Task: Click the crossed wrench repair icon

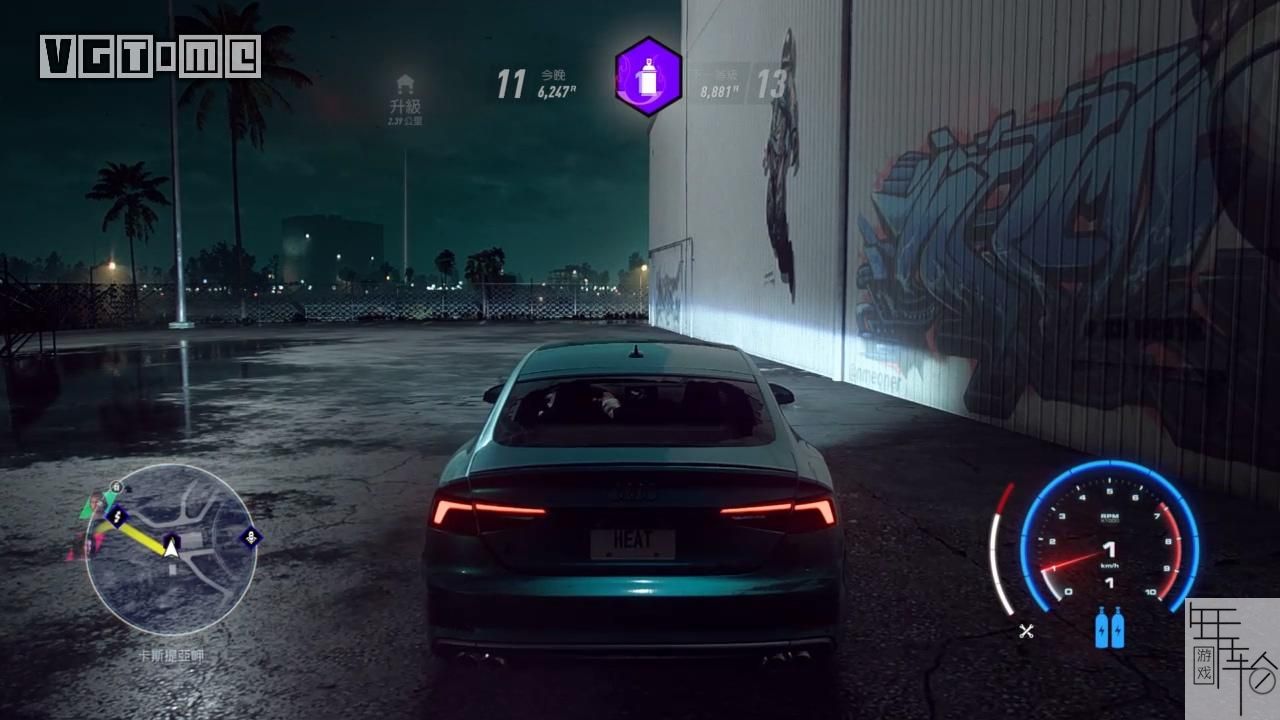Action: (x=1026, y=630)
